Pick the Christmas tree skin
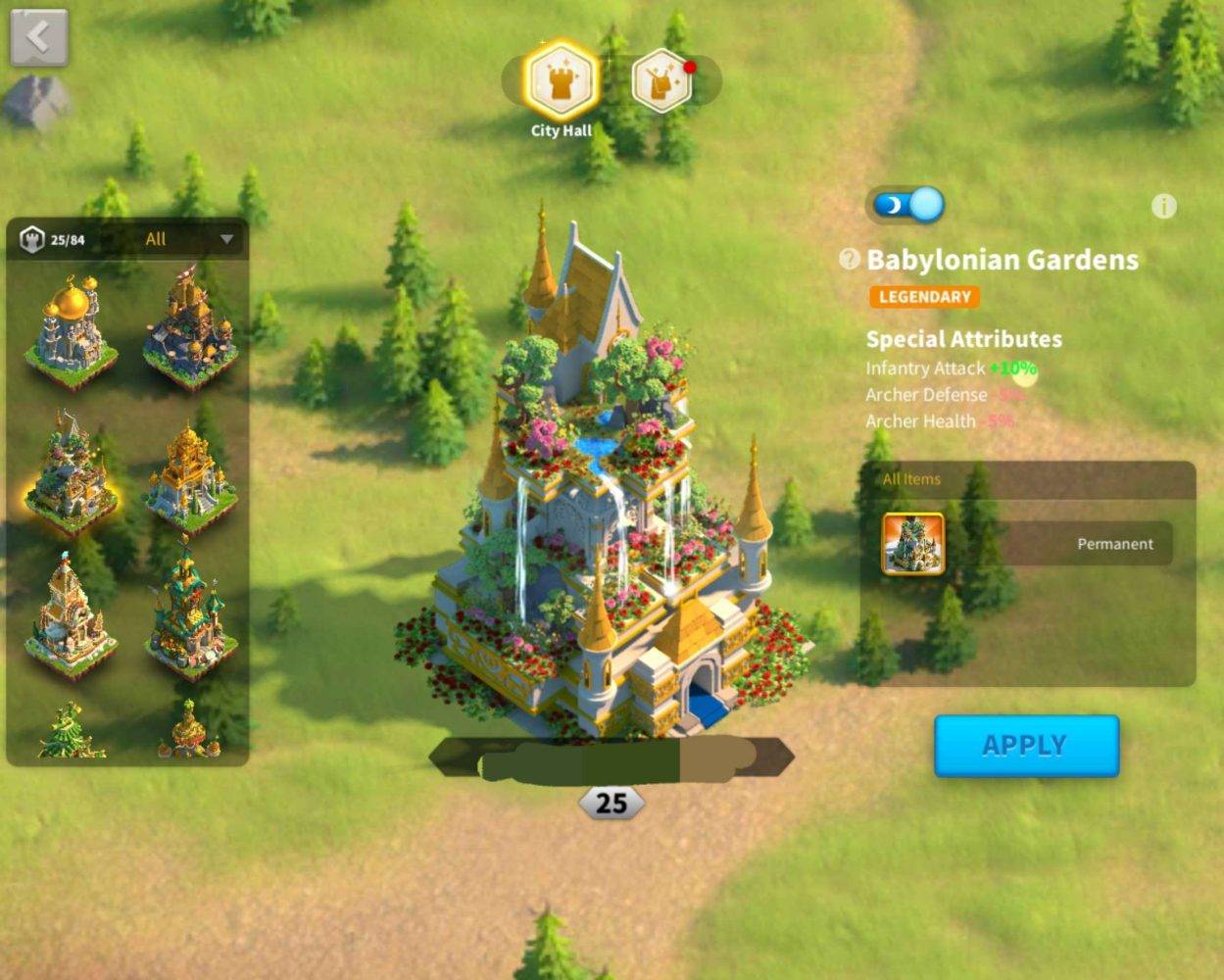This screenshot has height=980, width=1224. pyautogui.click(x=71, y=733)
